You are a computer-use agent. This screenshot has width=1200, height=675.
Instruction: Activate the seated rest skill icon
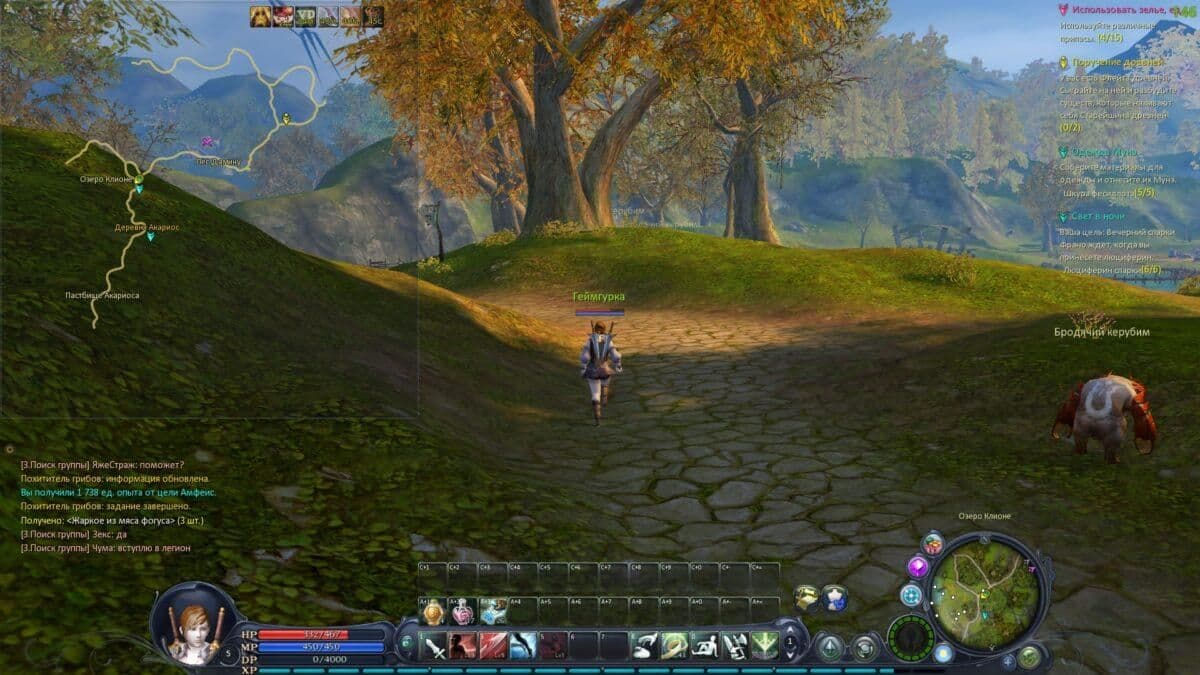[705, 646]
